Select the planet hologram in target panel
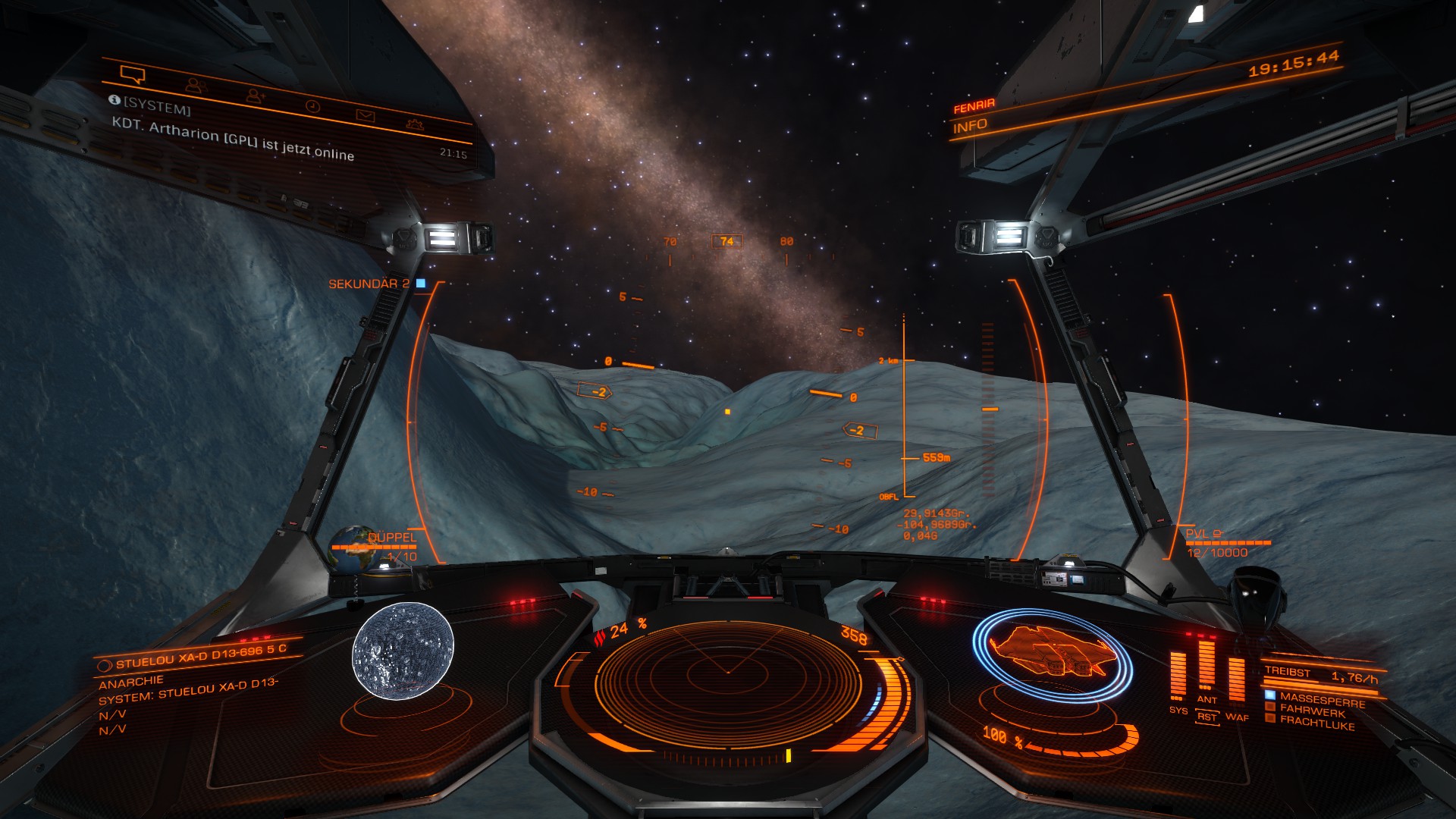This screenshot has width=1456, height=819. click(x=403, y=651)
